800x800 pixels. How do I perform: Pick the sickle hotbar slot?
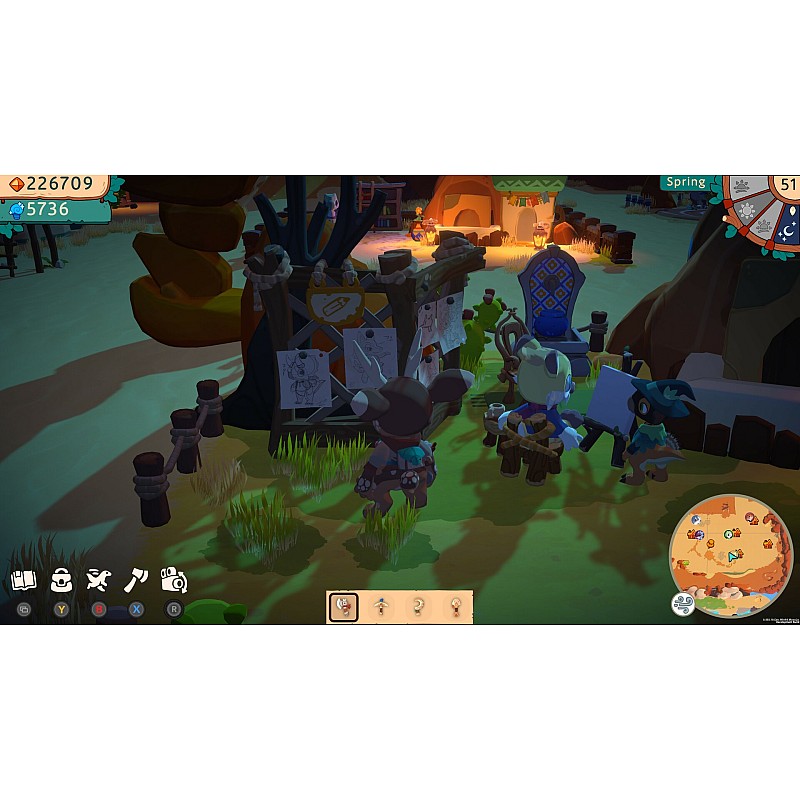419,607
